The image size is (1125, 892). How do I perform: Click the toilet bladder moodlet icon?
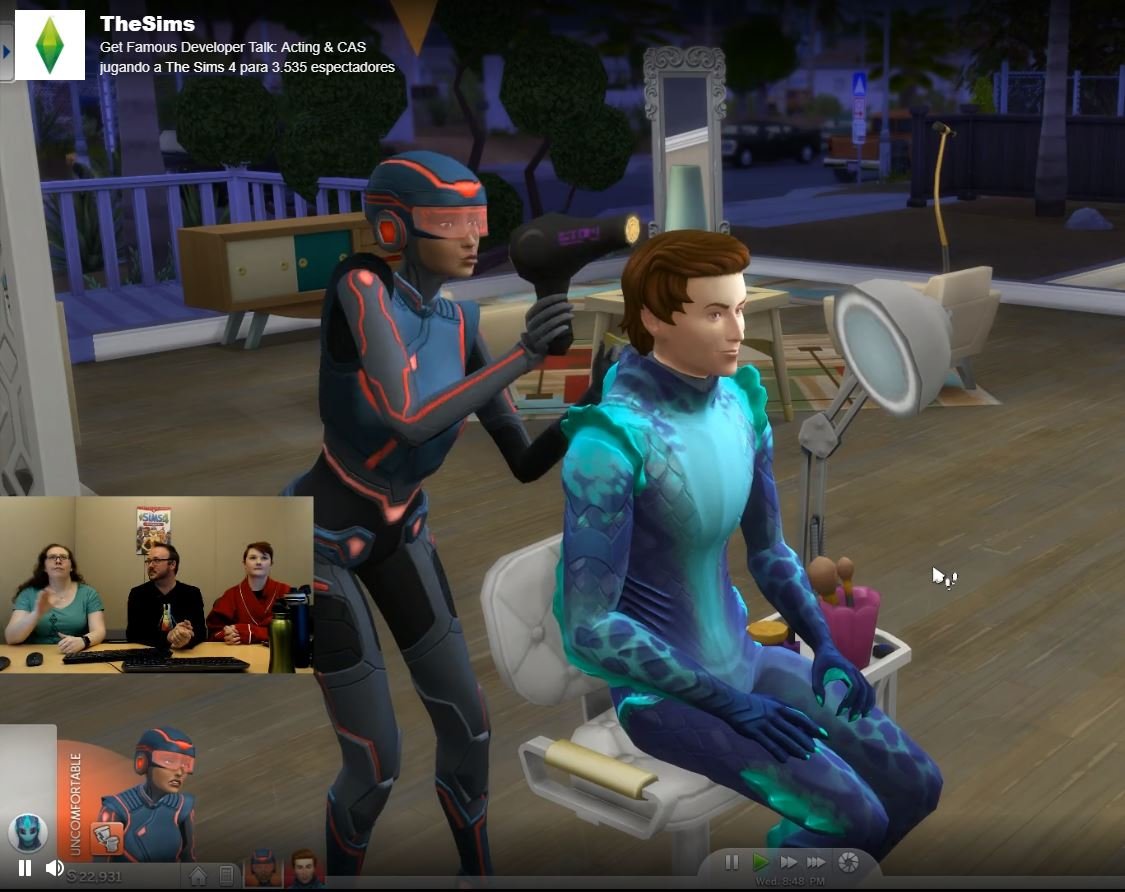coord(105,838)
